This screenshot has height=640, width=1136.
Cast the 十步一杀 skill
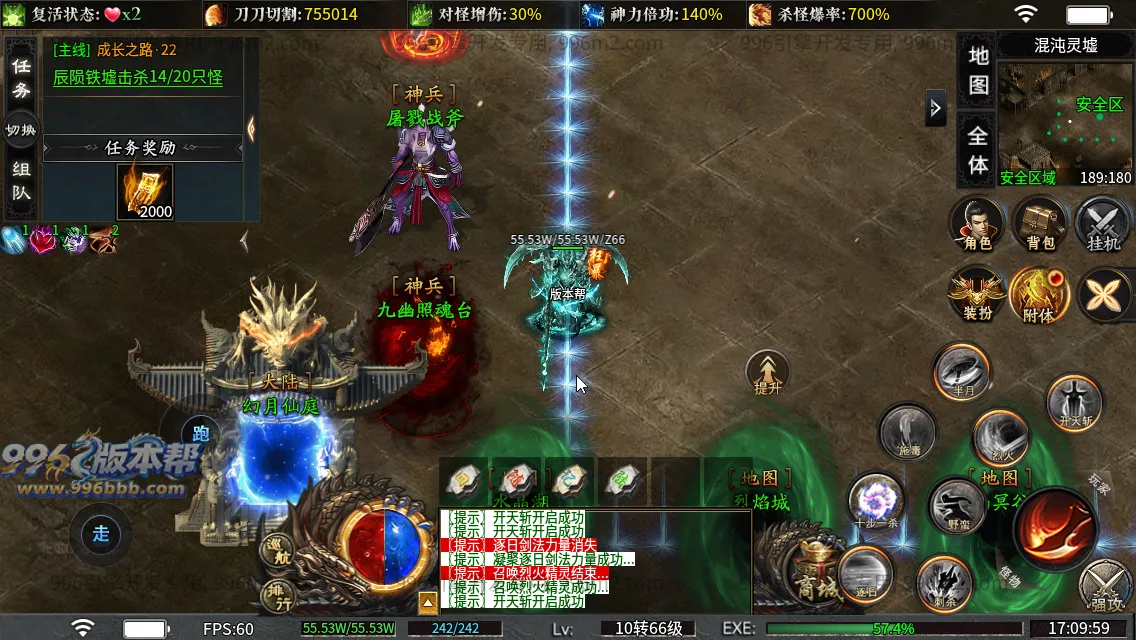pos(876,501)
